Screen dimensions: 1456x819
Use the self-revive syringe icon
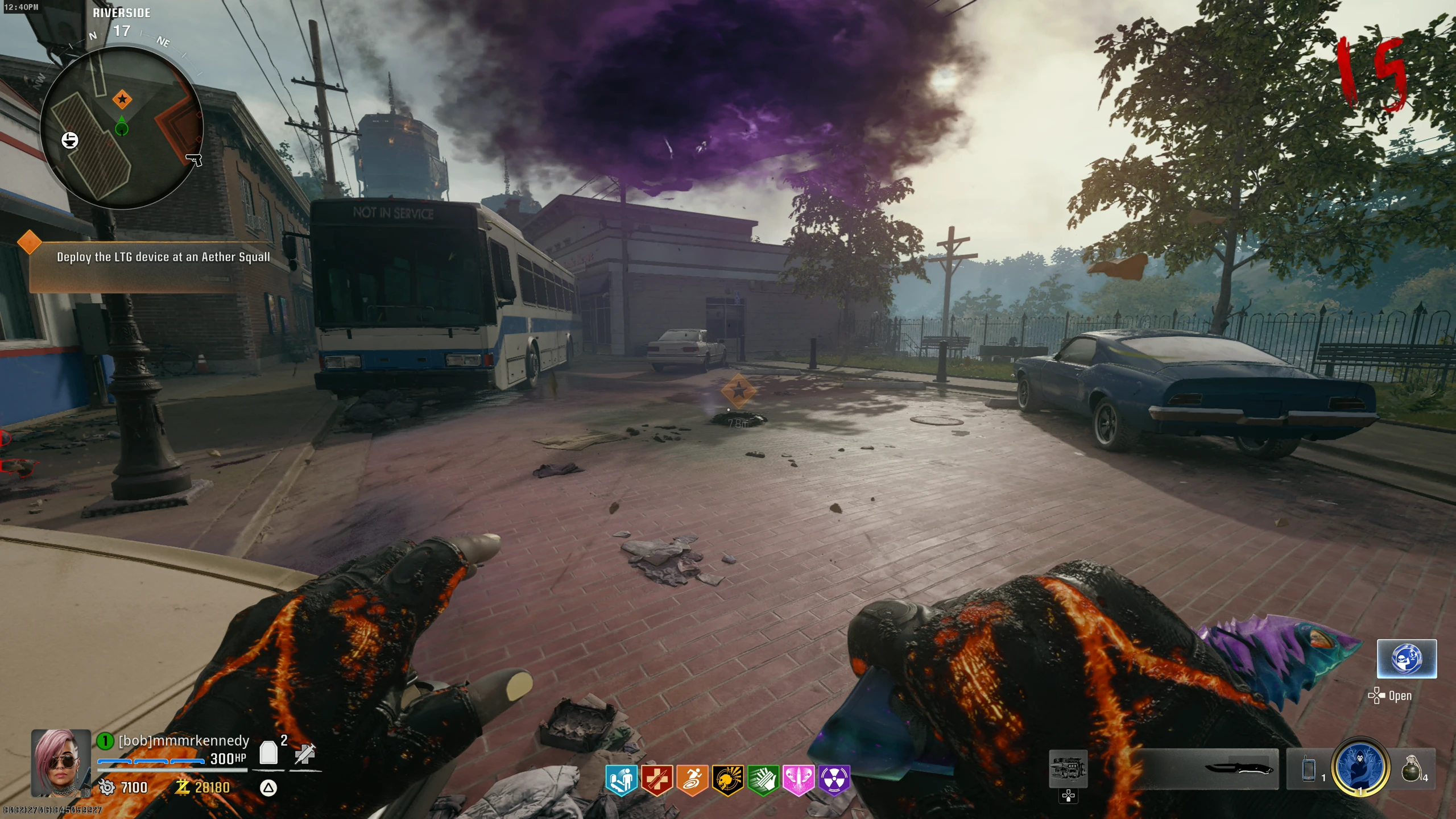click(305, 753)
